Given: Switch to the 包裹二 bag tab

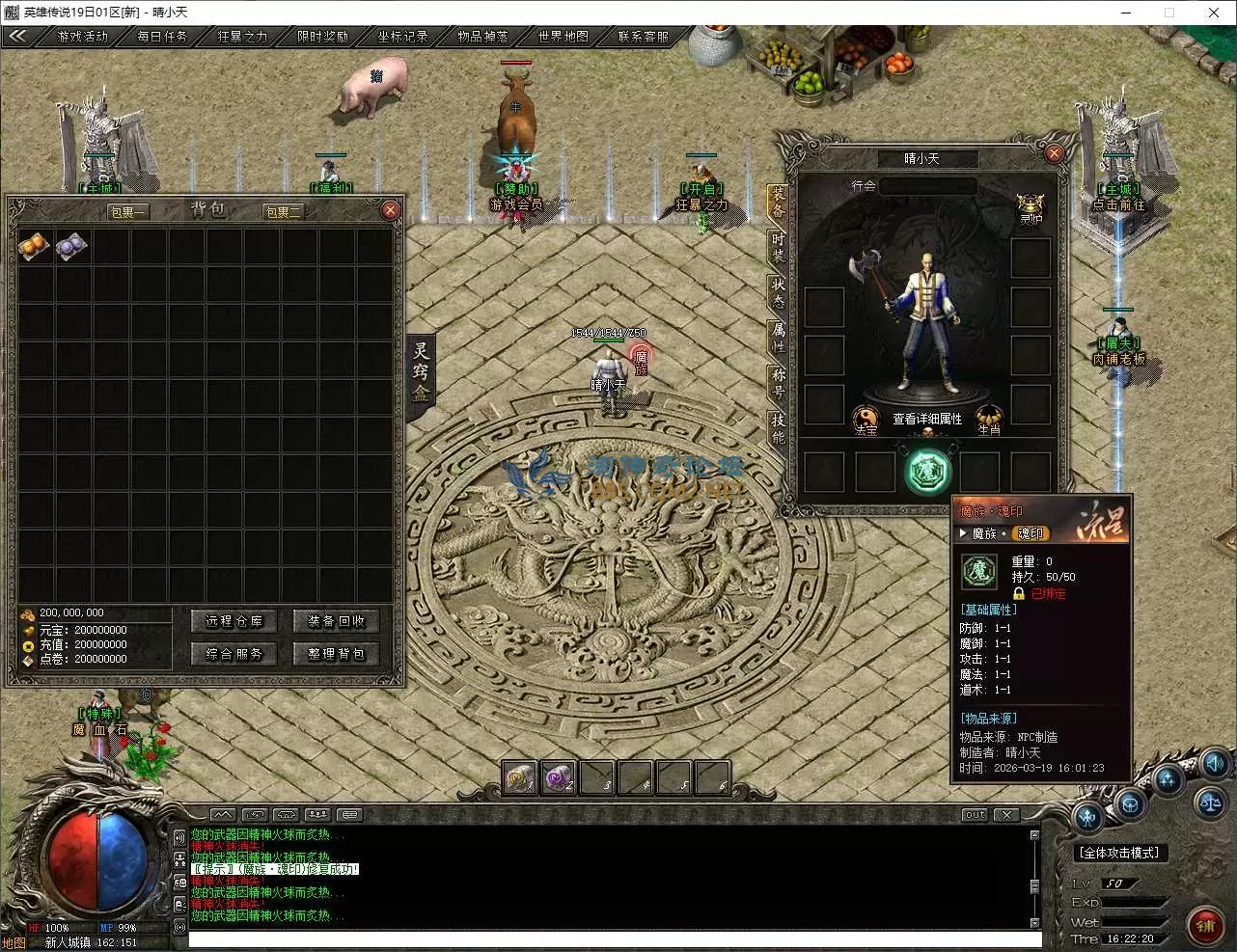Looking at the screenshot, I should [x=284, y=212].
